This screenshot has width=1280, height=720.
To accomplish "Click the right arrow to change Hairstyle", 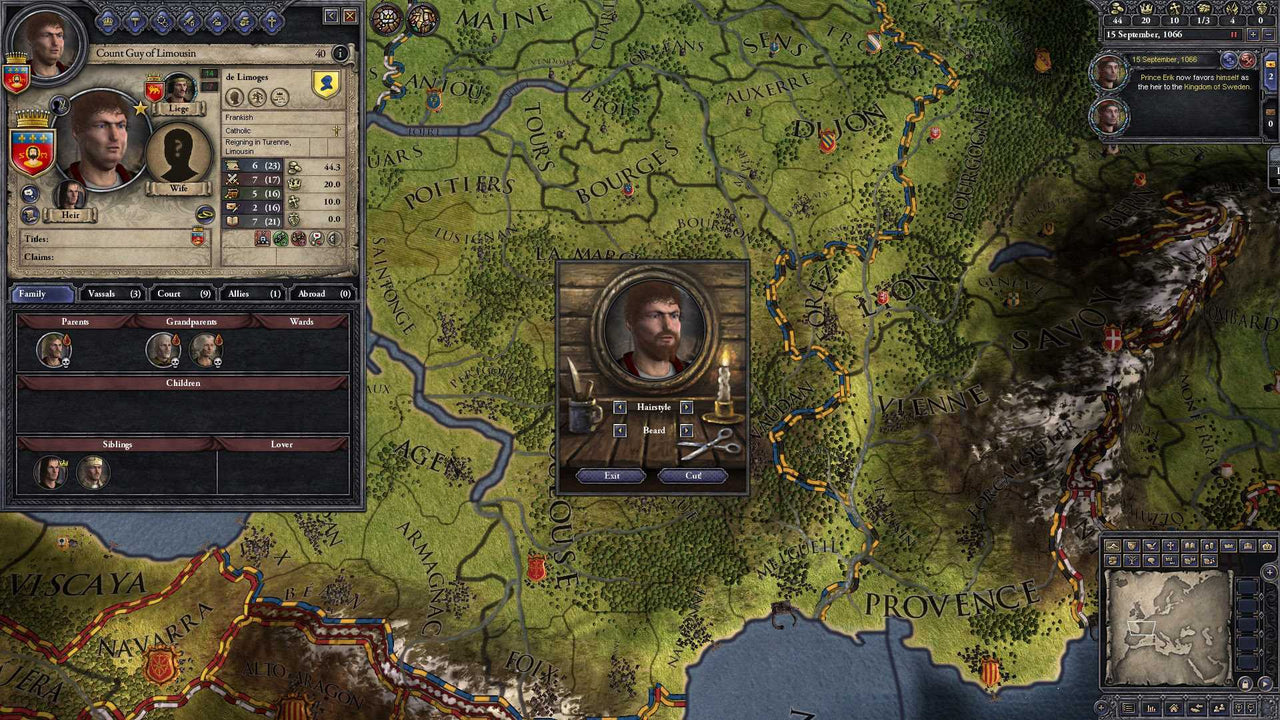I will [x=686, y=407].
